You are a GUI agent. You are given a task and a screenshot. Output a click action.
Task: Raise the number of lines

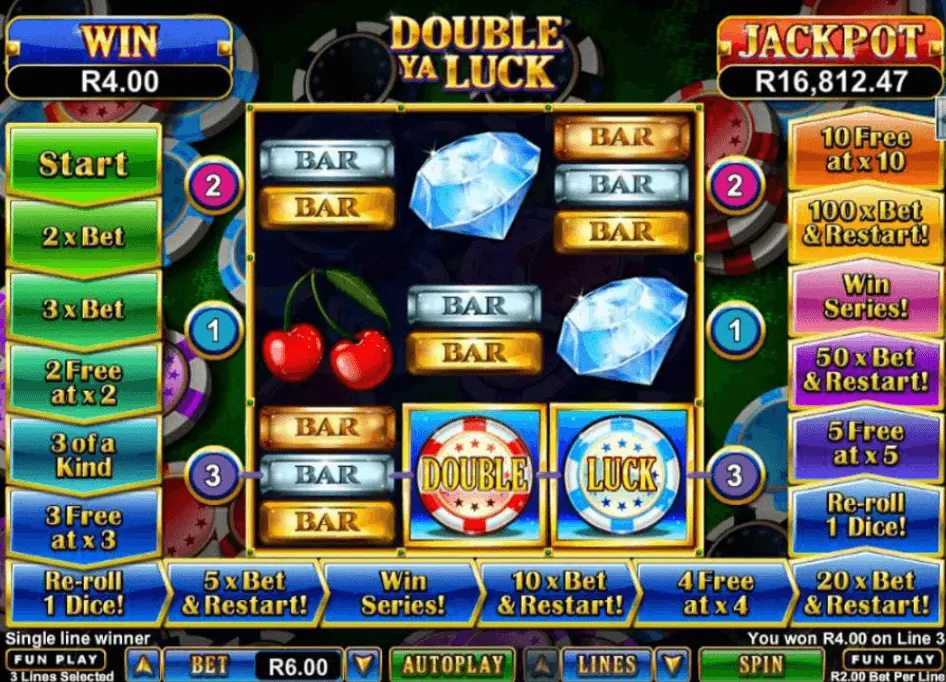tap(542, 664)
